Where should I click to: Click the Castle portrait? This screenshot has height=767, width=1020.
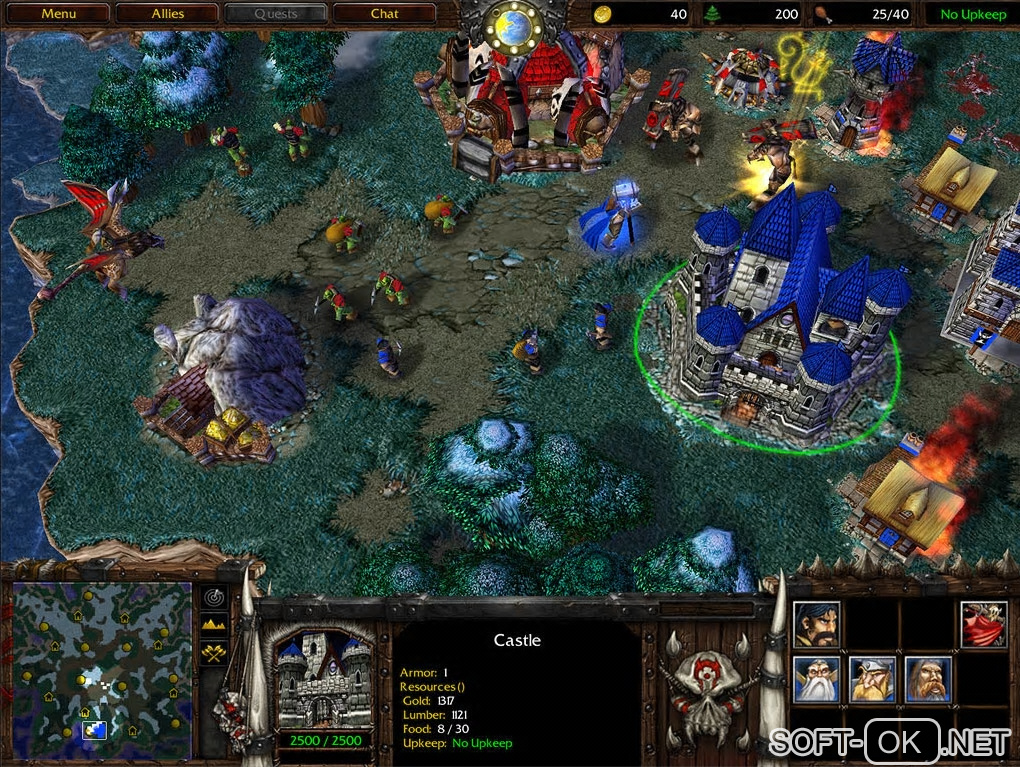[323, 679]
